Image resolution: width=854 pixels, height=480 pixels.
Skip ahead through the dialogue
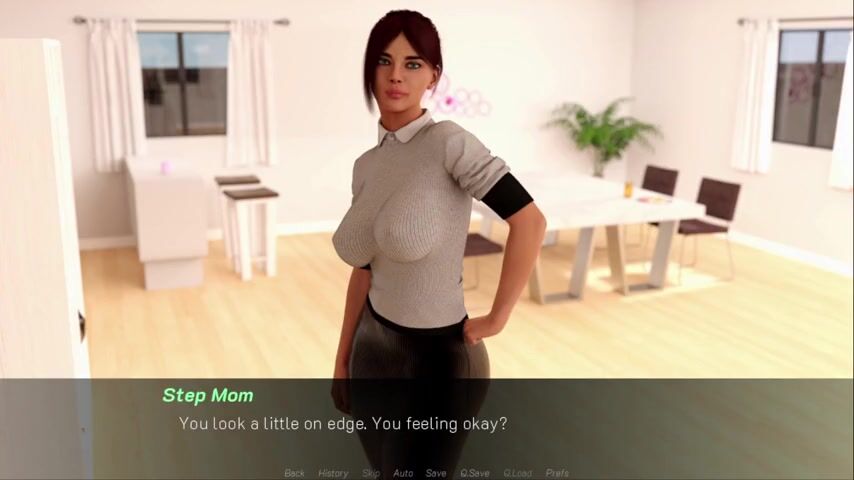click(370, 473)
